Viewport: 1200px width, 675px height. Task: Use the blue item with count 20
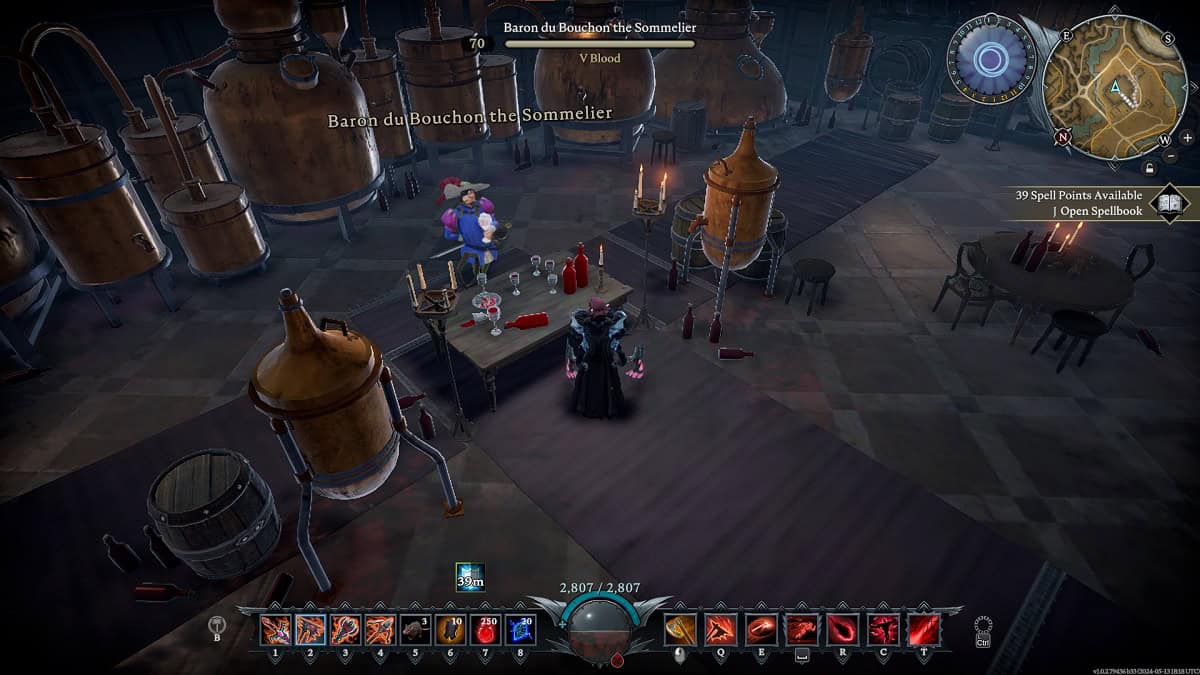520,629
